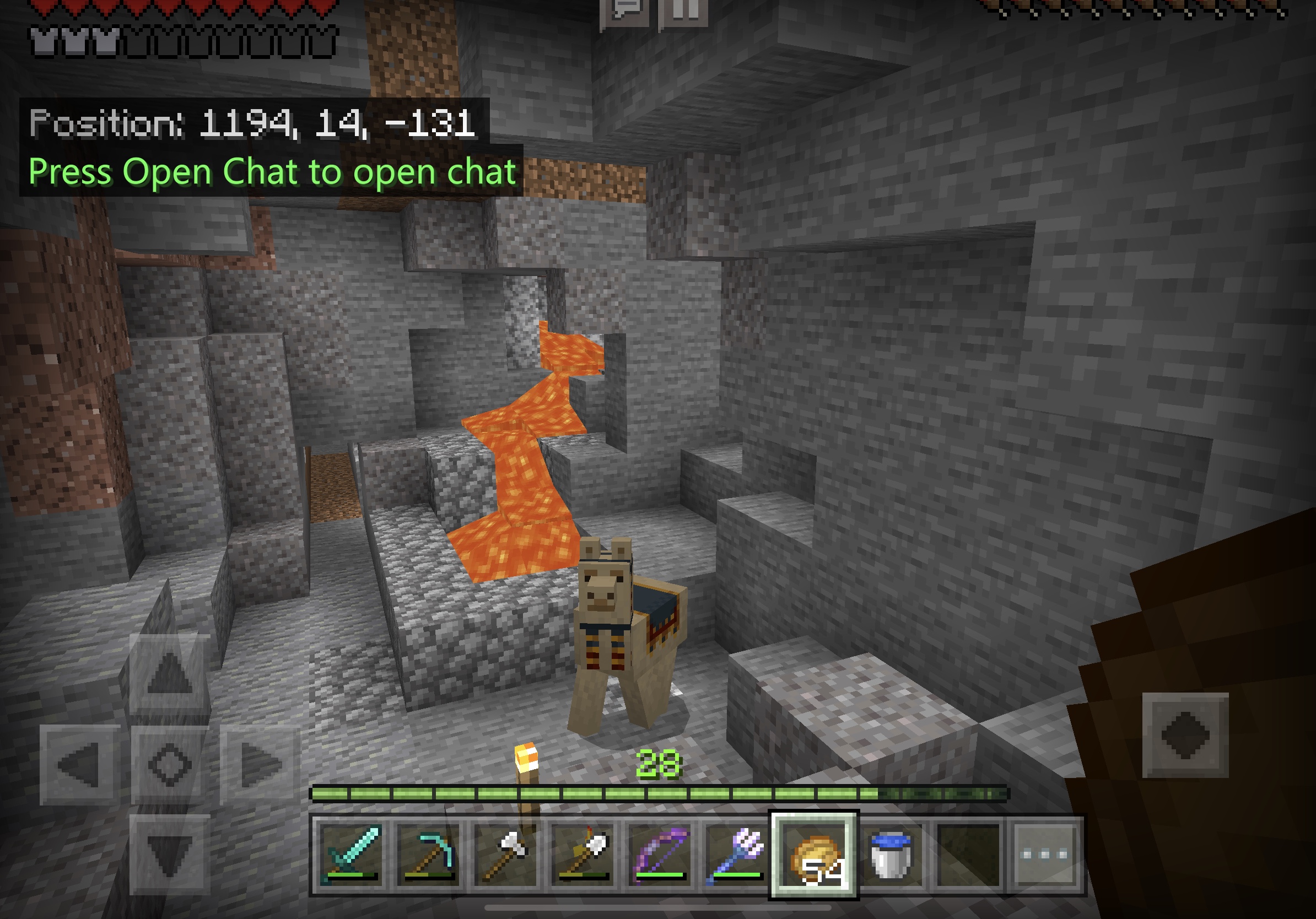The height and width of the screenshot is (919, 1316).
Task: Select the enchanted trident slot
Action: [x=737, y=854]
